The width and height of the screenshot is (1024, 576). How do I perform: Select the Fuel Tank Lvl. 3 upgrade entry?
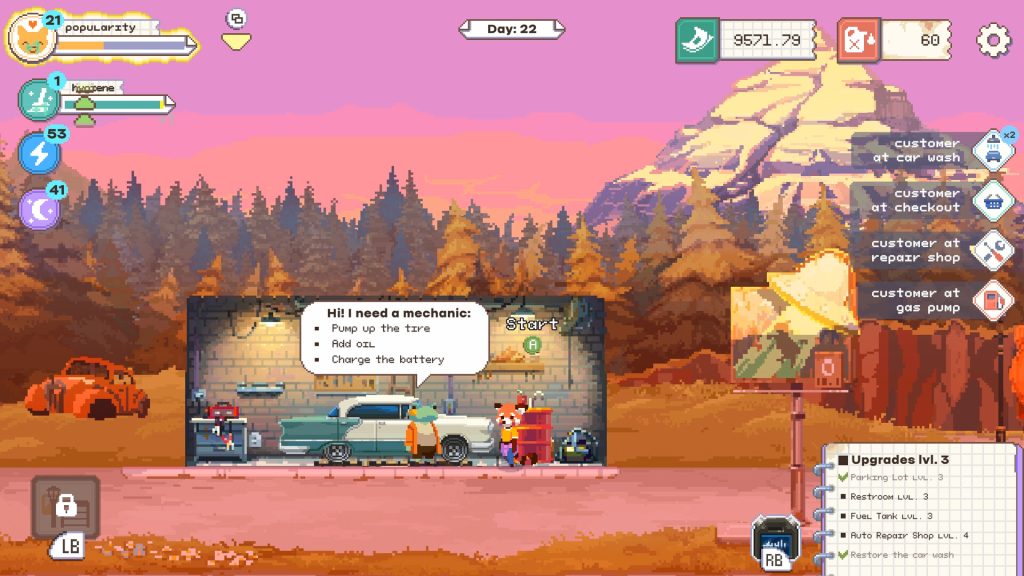point(892,516)
